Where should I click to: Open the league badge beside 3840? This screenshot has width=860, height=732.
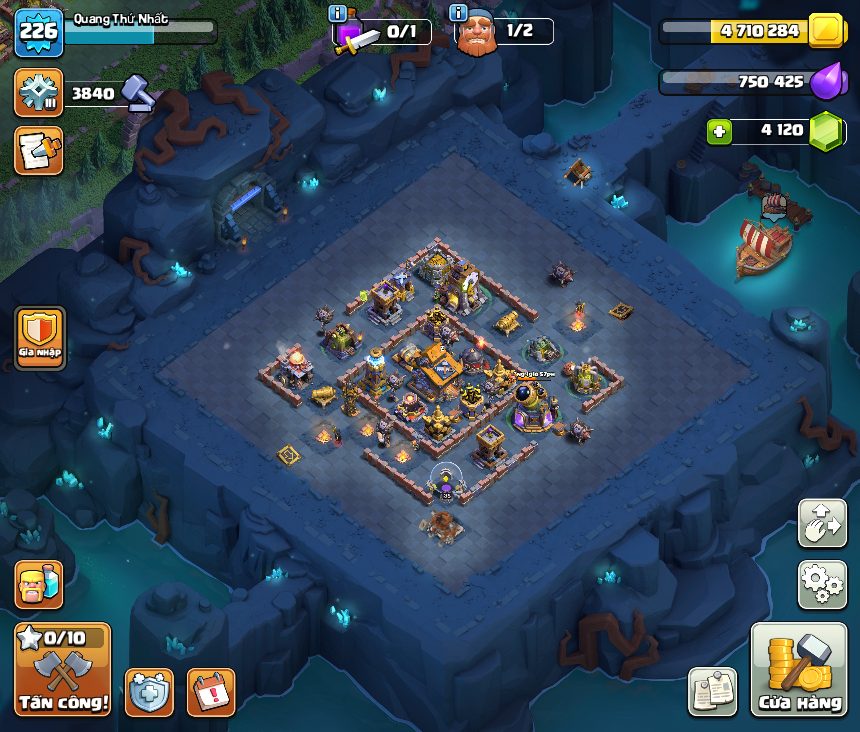point(38,93)
